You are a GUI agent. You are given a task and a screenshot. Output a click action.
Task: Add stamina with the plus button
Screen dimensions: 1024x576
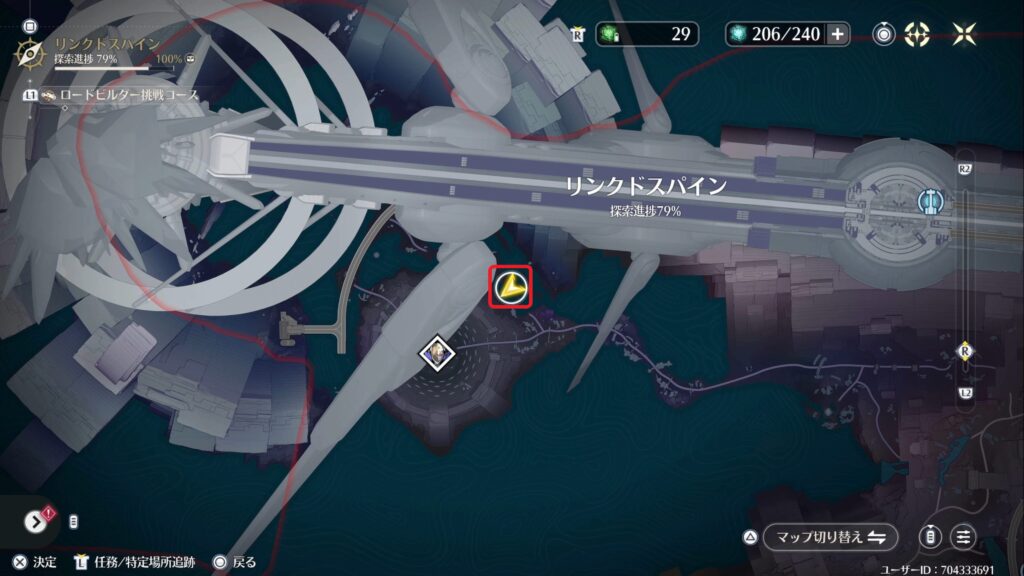[x=838, y=34]
